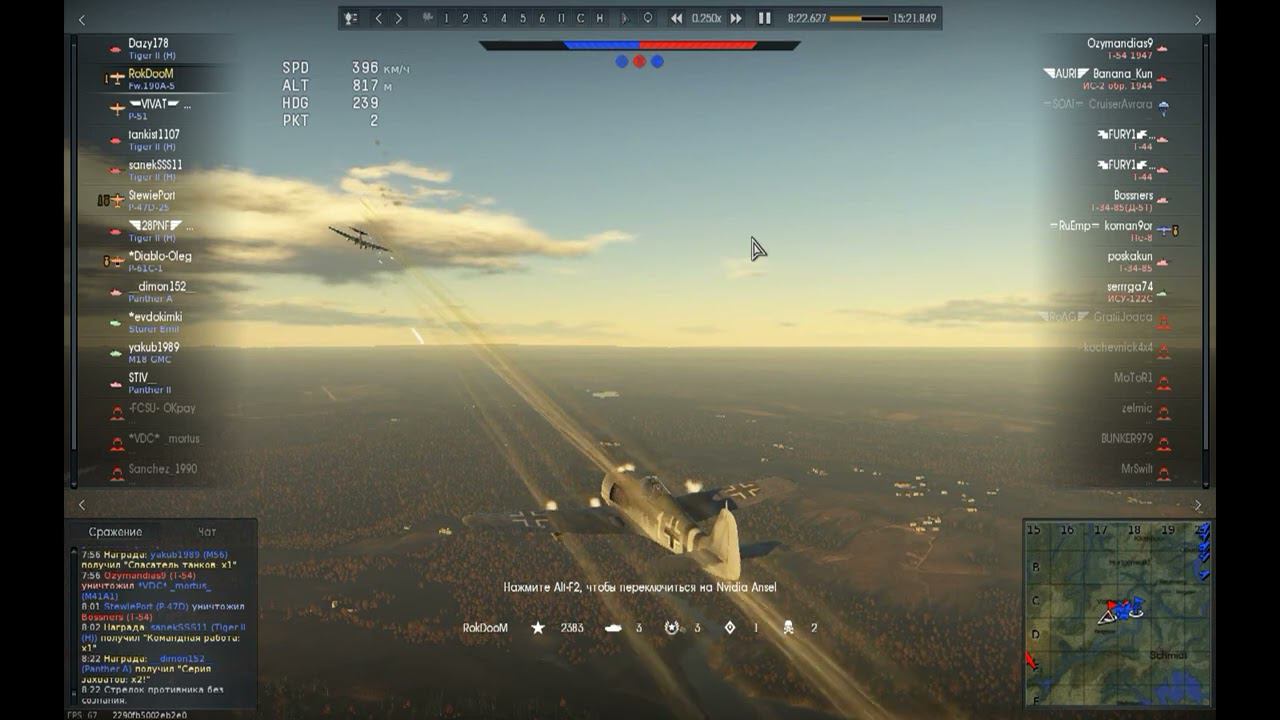Switch to the previous player camera
The width and height of the screenshot is (1280, 720).
click(378, 18)
